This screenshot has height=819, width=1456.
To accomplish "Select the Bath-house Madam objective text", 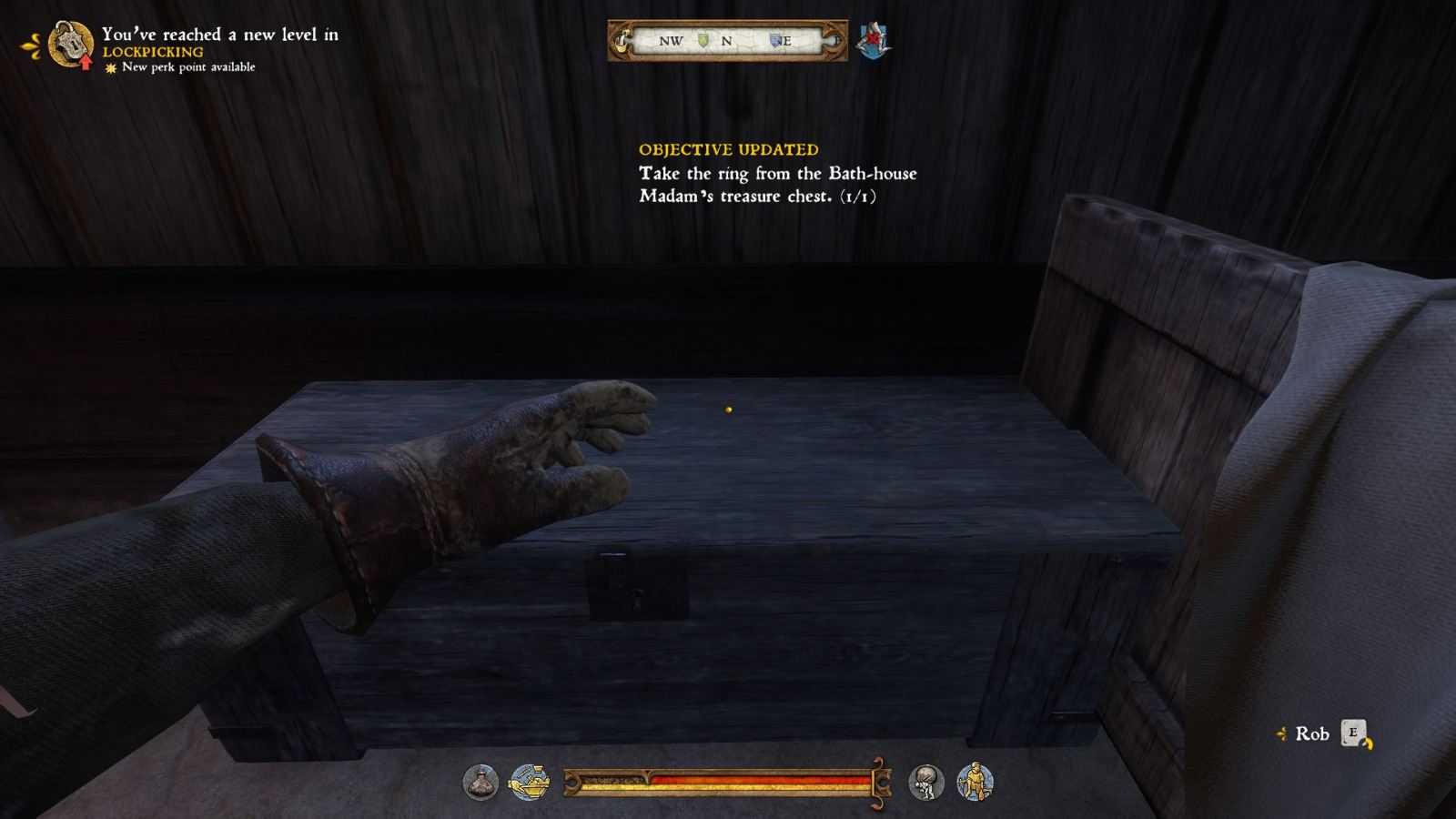I will coord(778,185).
